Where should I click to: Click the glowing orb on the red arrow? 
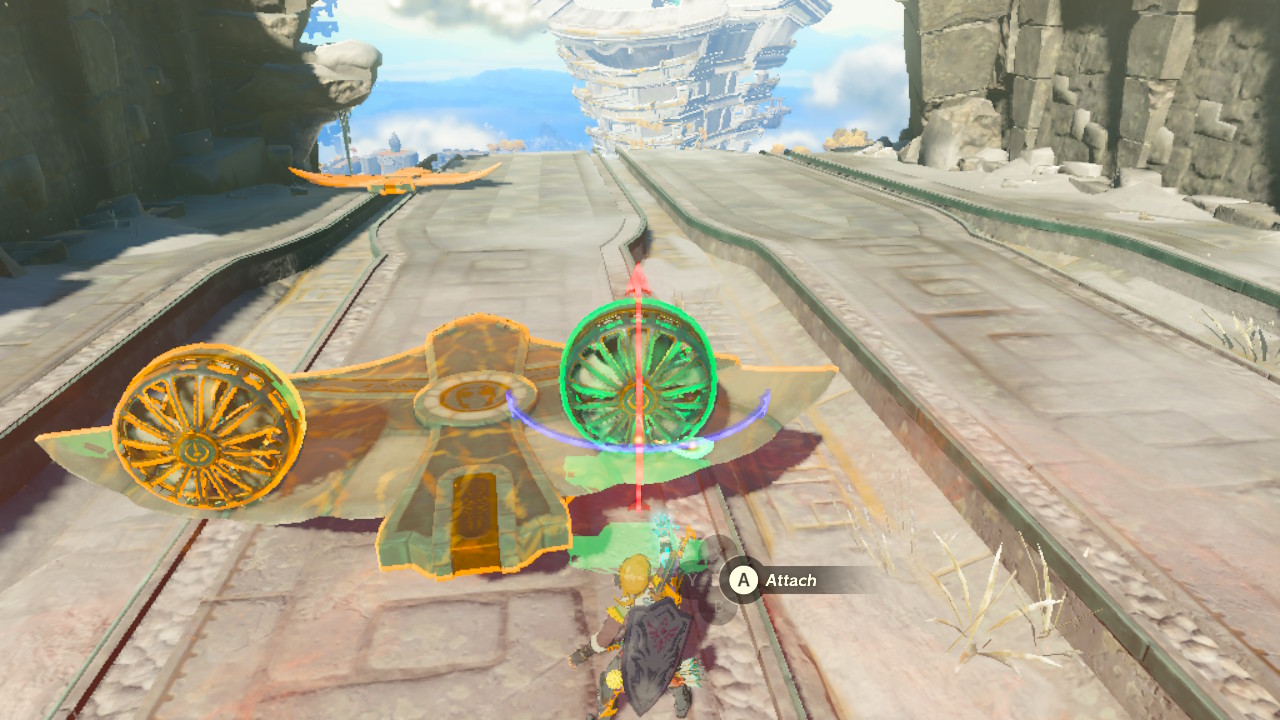[639, 439]
